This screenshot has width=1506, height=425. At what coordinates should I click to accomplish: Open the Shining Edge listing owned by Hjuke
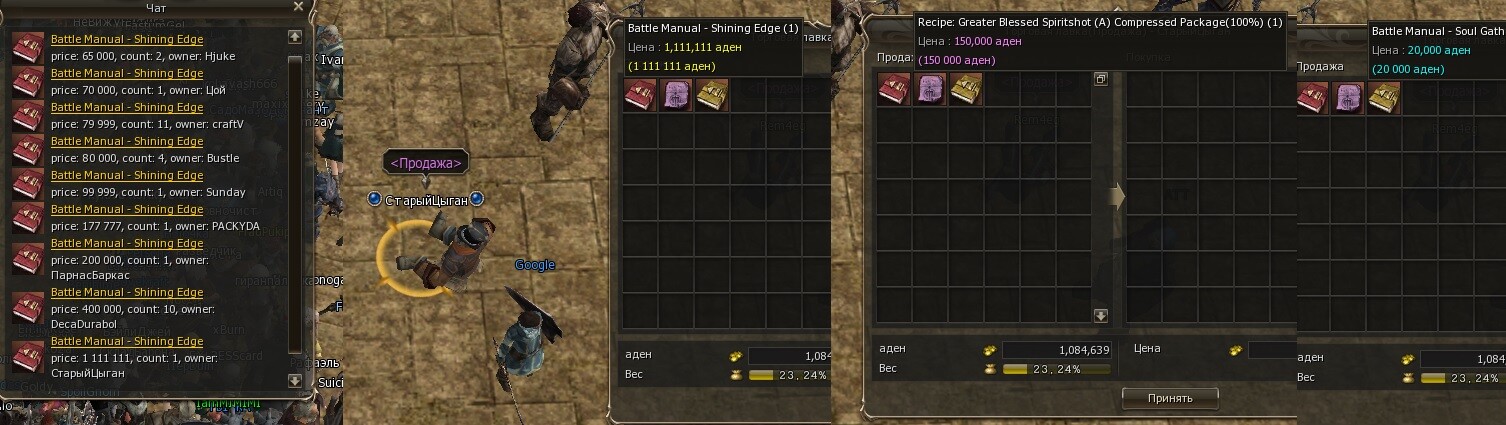[x=127, y=40]
